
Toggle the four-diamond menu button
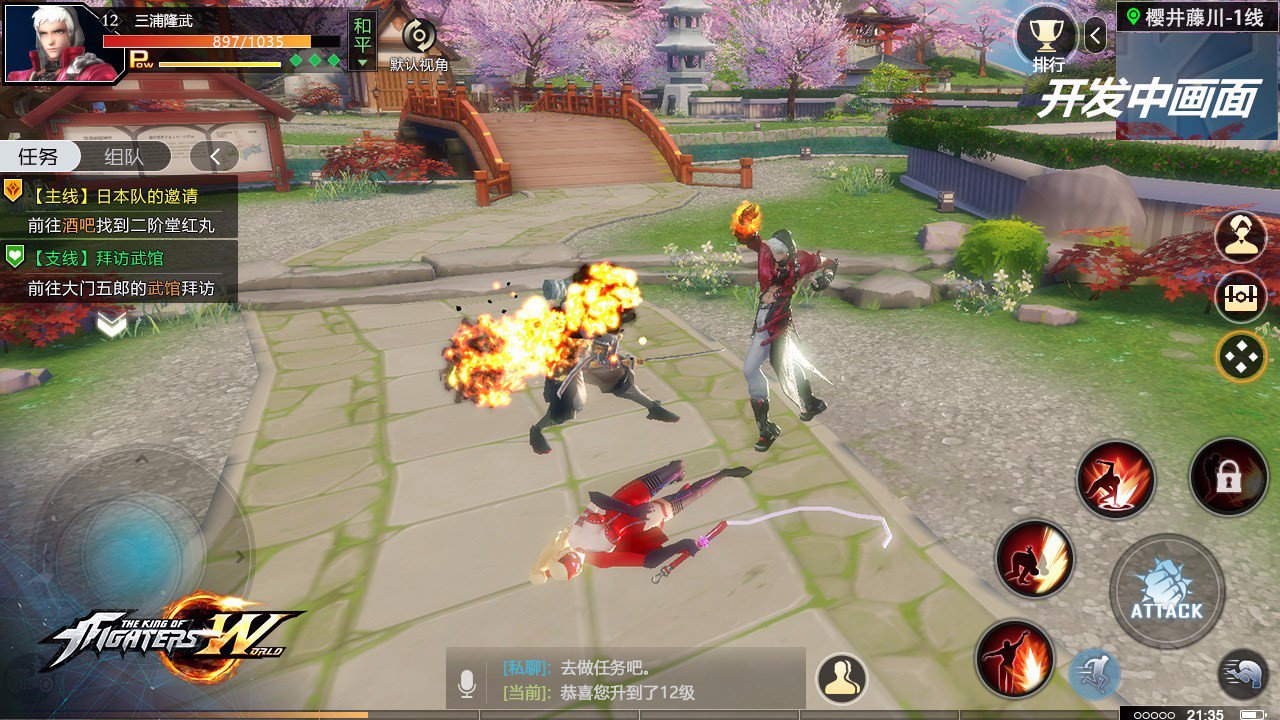tap(1241, 357)
